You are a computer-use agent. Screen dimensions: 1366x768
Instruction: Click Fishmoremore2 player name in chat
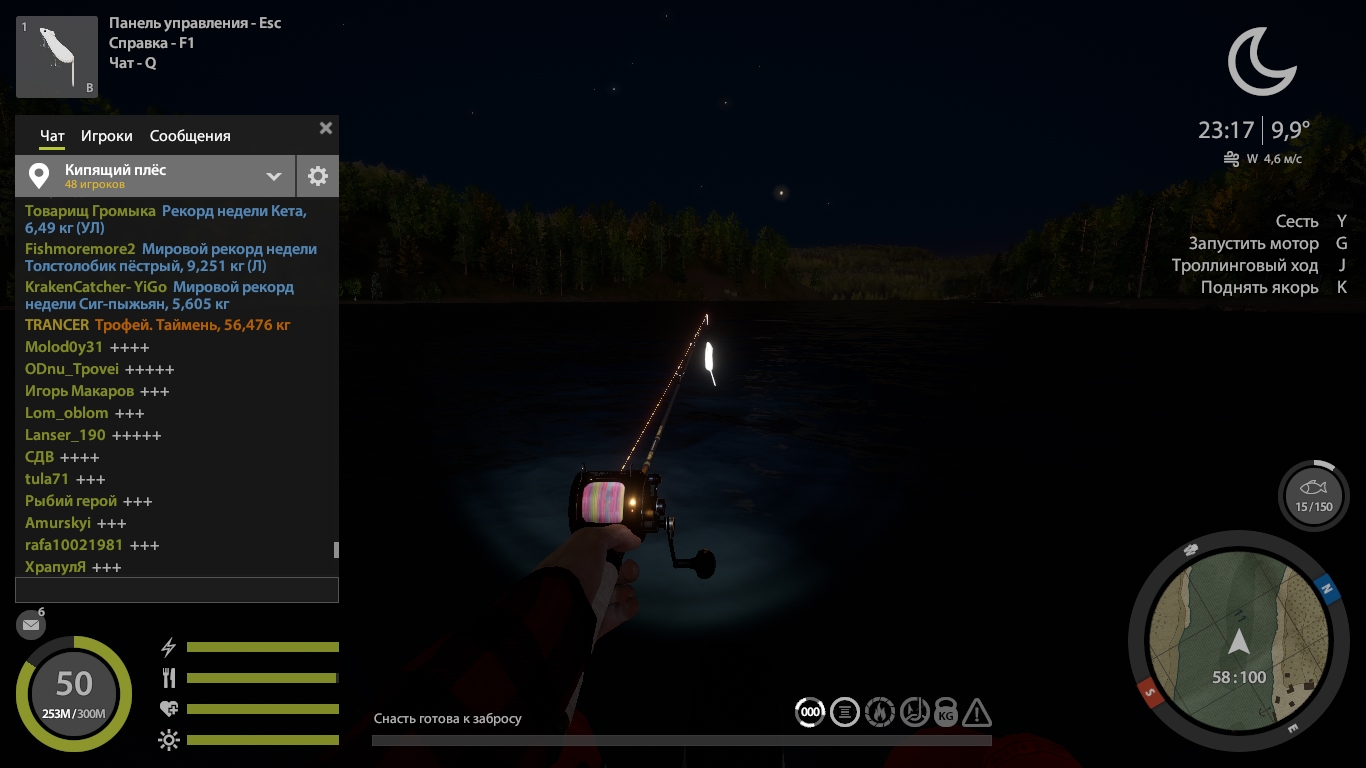click(80, 249)
